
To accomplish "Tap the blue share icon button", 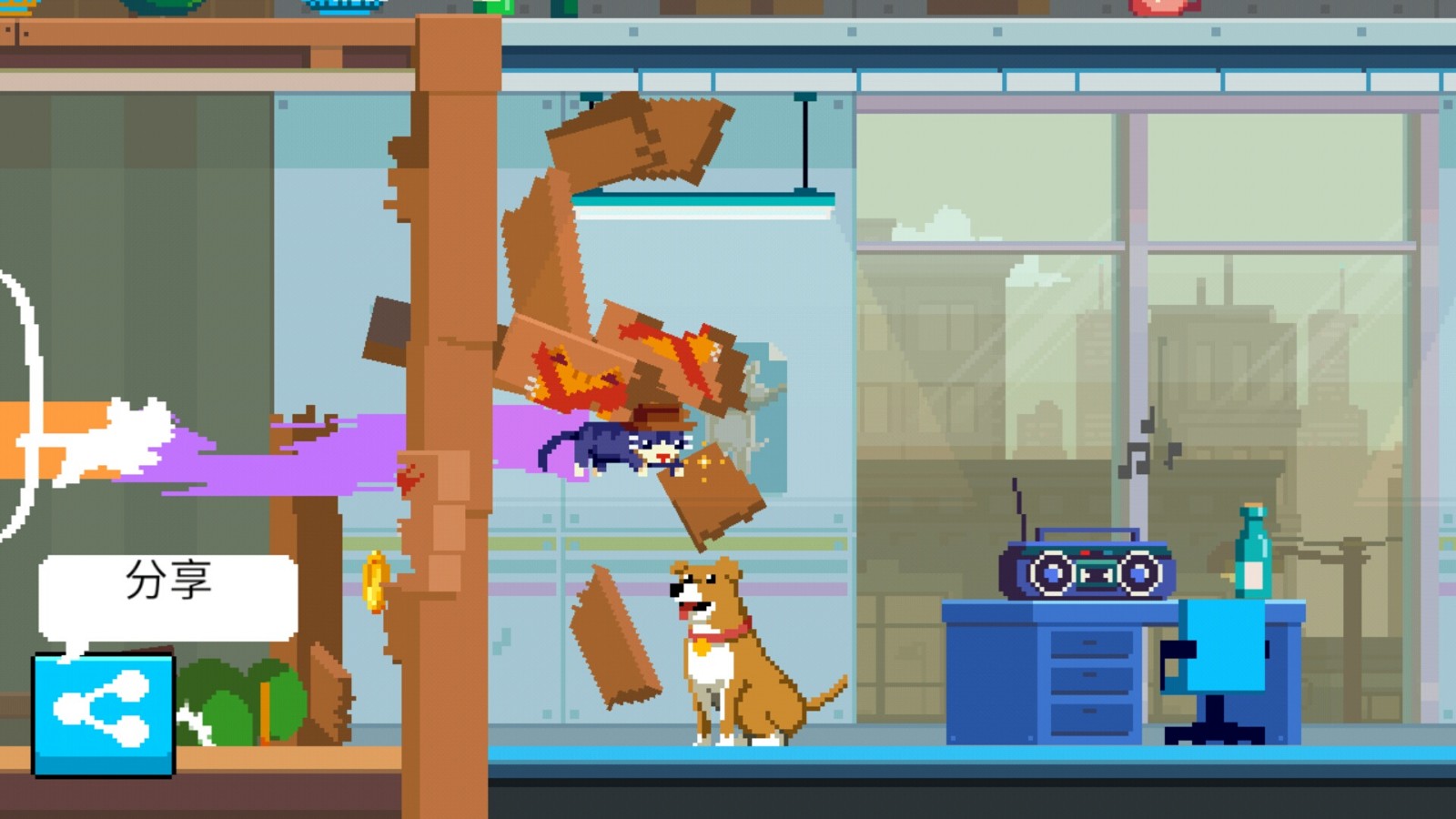I will click(103, 714).
